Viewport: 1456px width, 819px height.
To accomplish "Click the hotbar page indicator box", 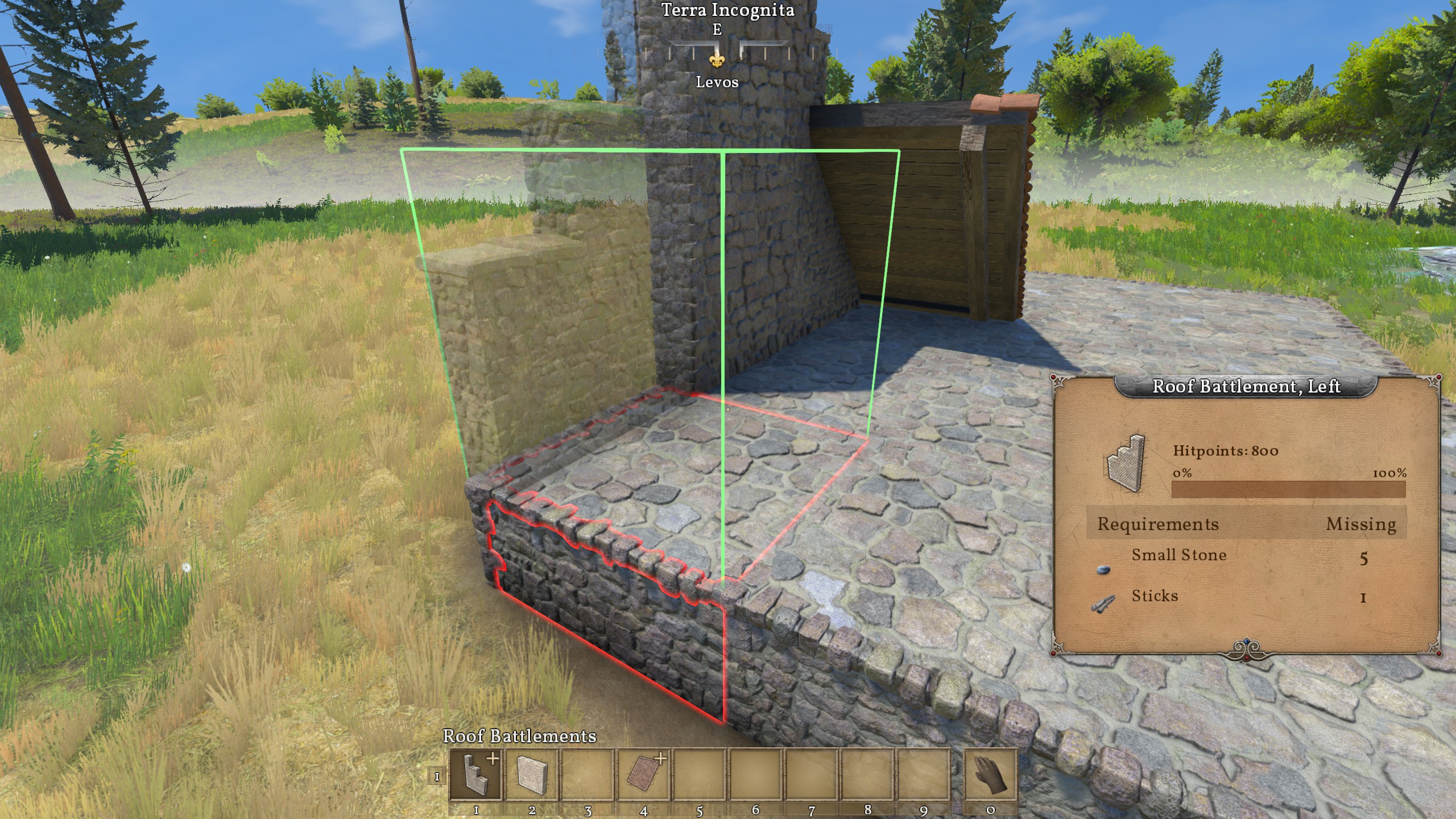I will coord(437,776).
